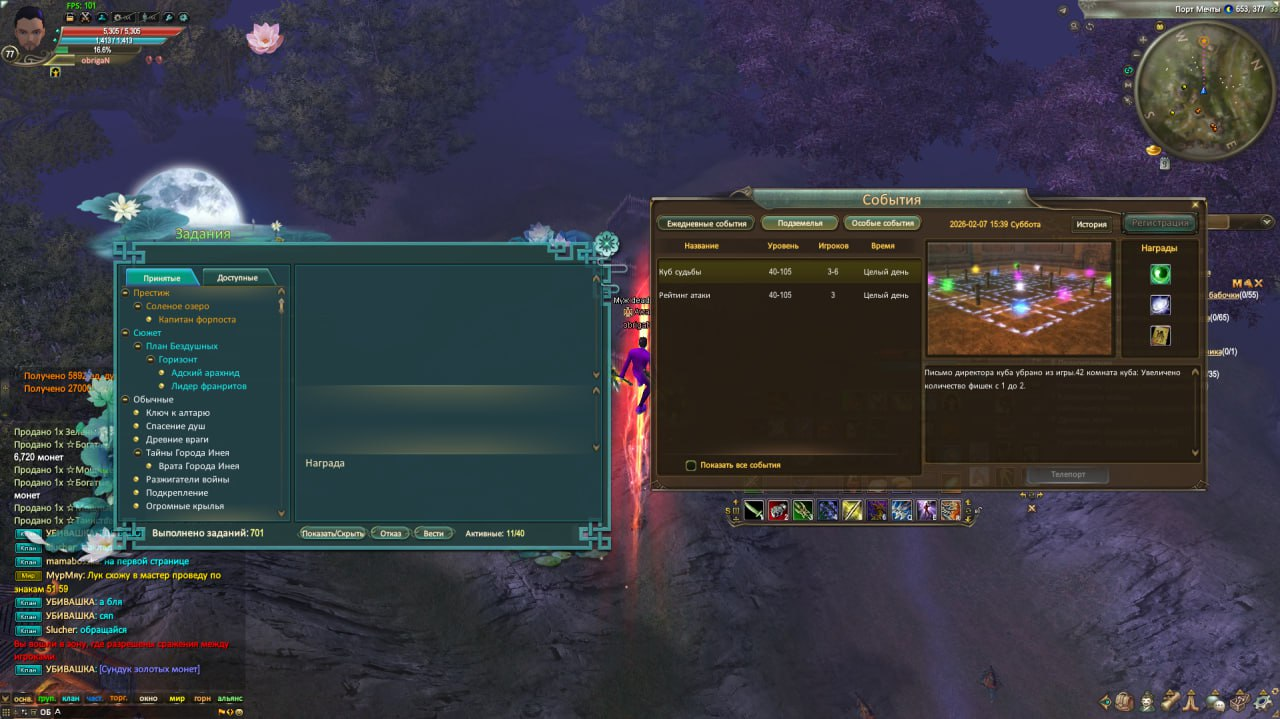This screenshot has width=1280, height=719.
Task: Show the Особые события category
Action: click(882, 224)
